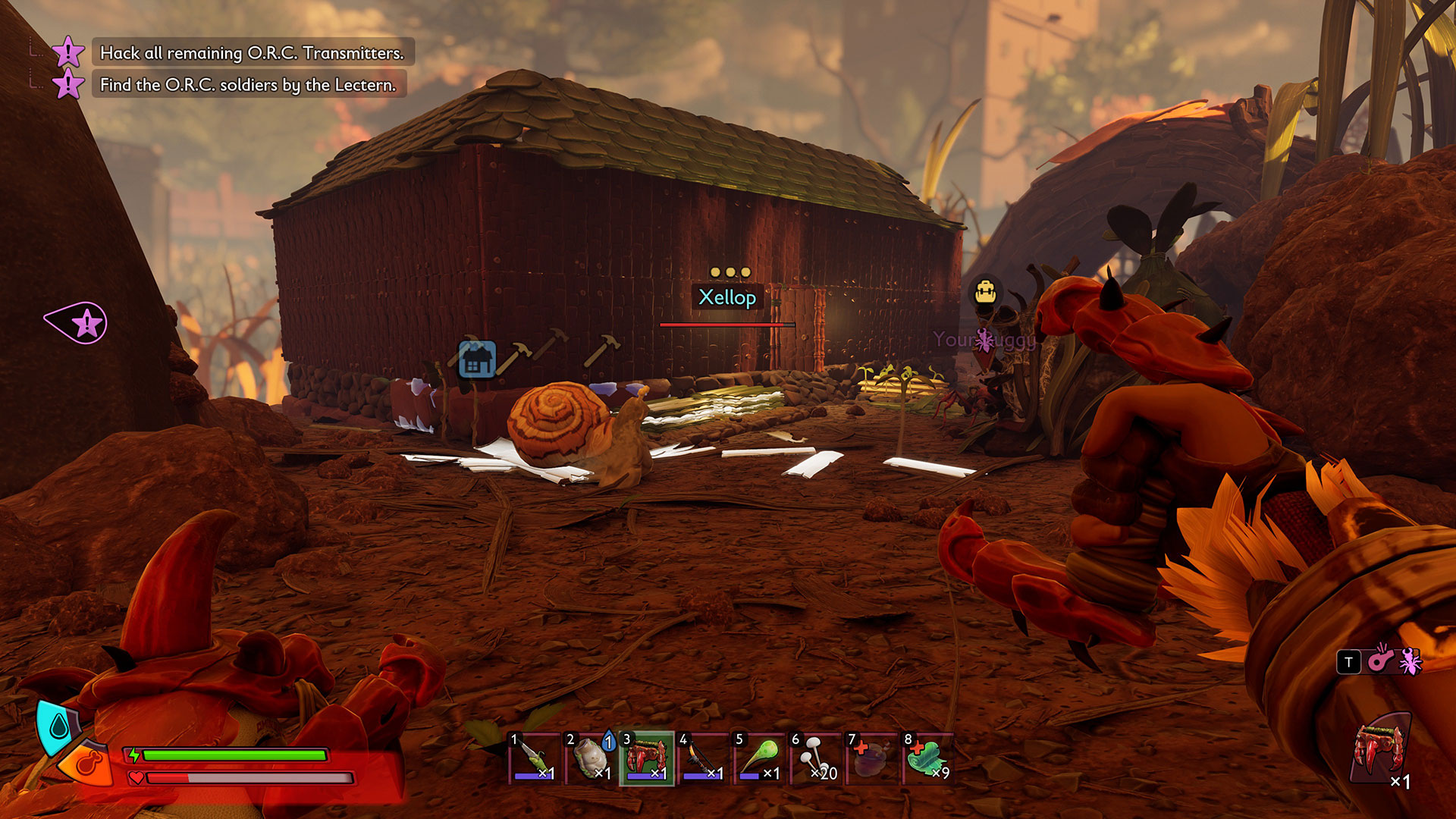The image size is (1456, 819).
Task: Select the canteen in hotbar slot 2
Action: 590,759
